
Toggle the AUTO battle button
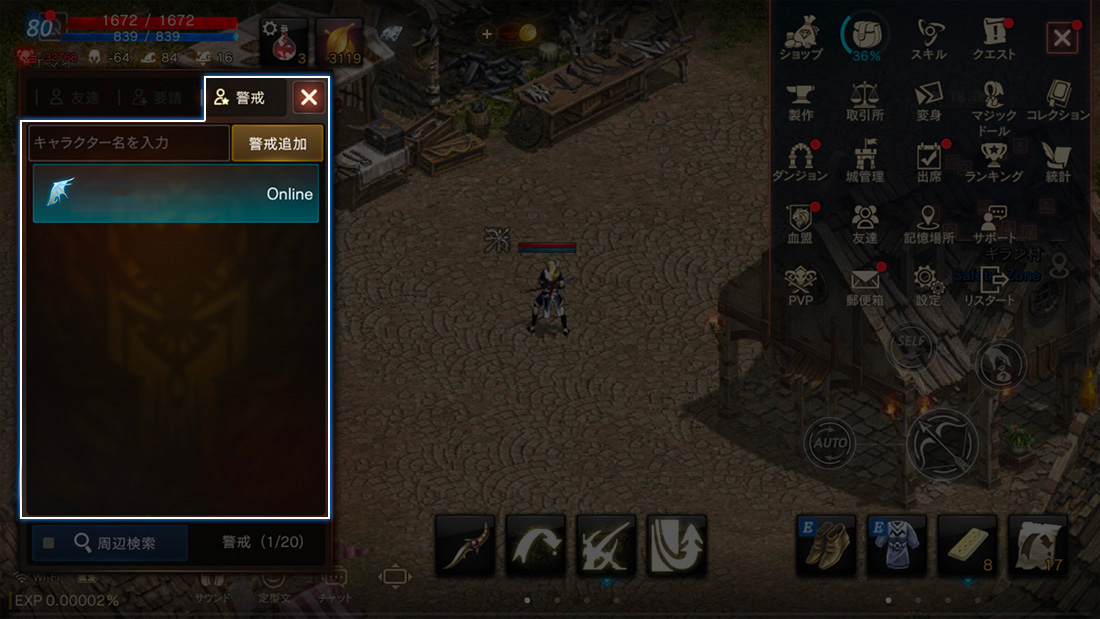tap(831, 441)
